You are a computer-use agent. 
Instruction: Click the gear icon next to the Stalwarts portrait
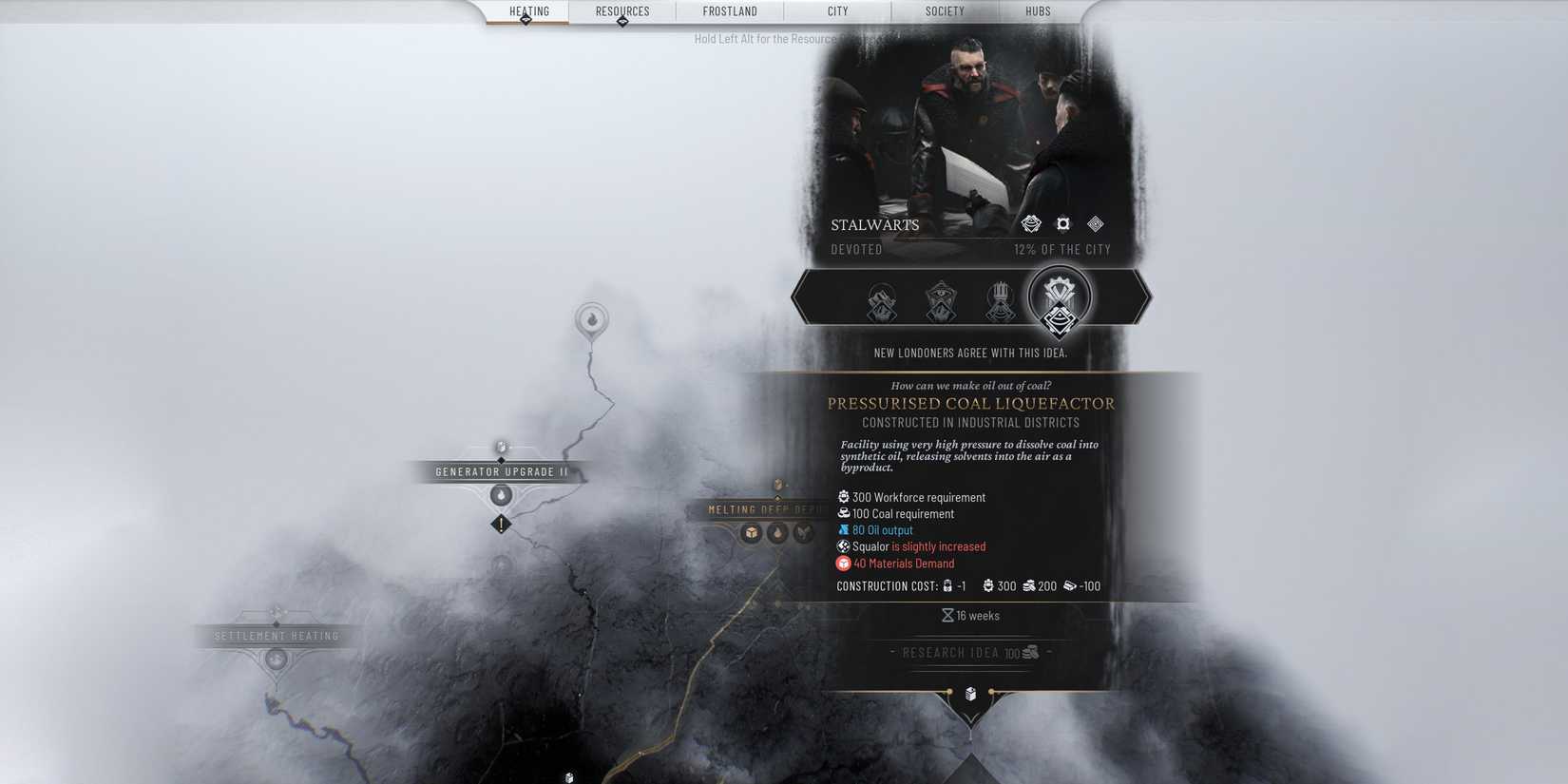coord(1062,223)
